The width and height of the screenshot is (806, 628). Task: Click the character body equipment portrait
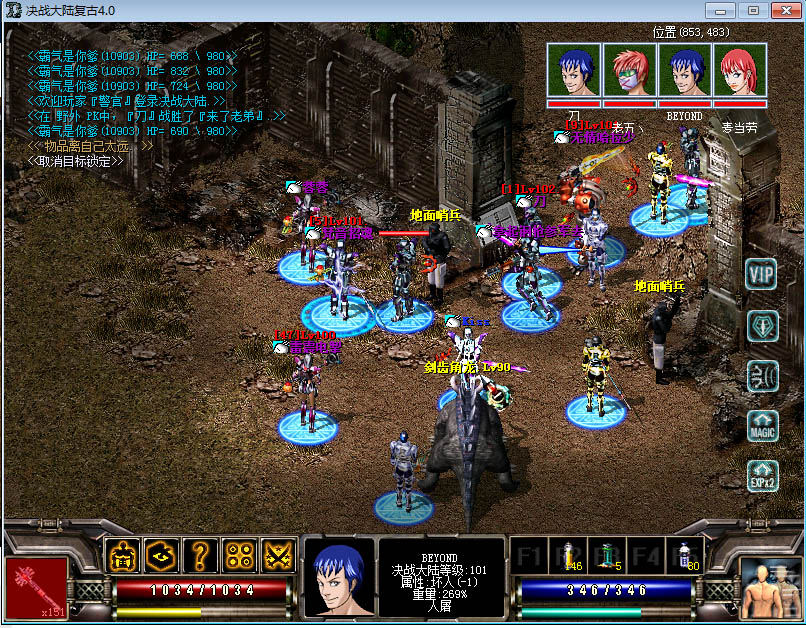770,586
